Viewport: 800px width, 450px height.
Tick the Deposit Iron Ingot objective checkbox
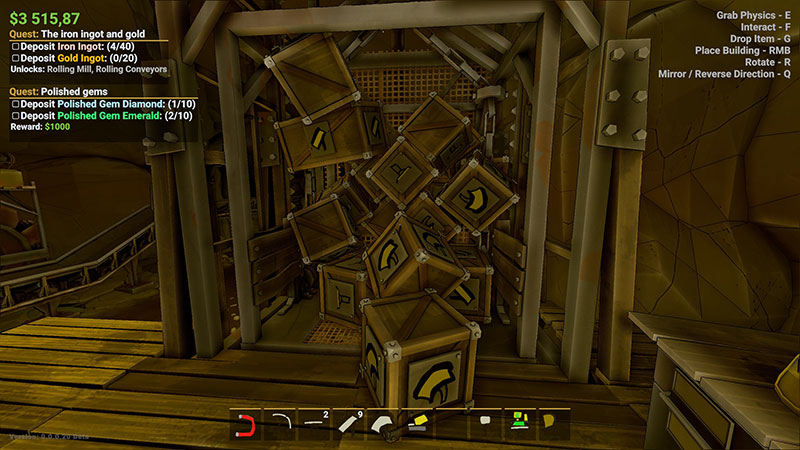pos(14,46)
